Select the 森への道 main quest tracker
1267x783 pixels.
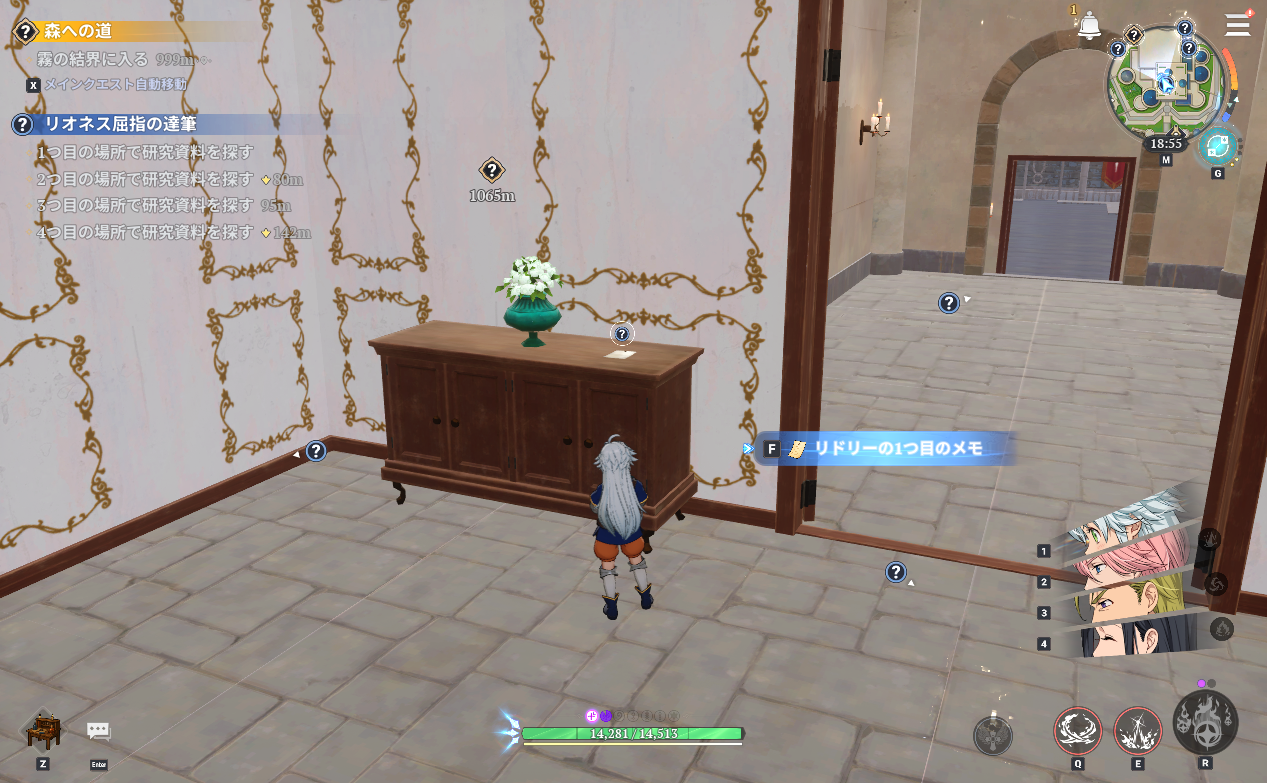[78, 31]
